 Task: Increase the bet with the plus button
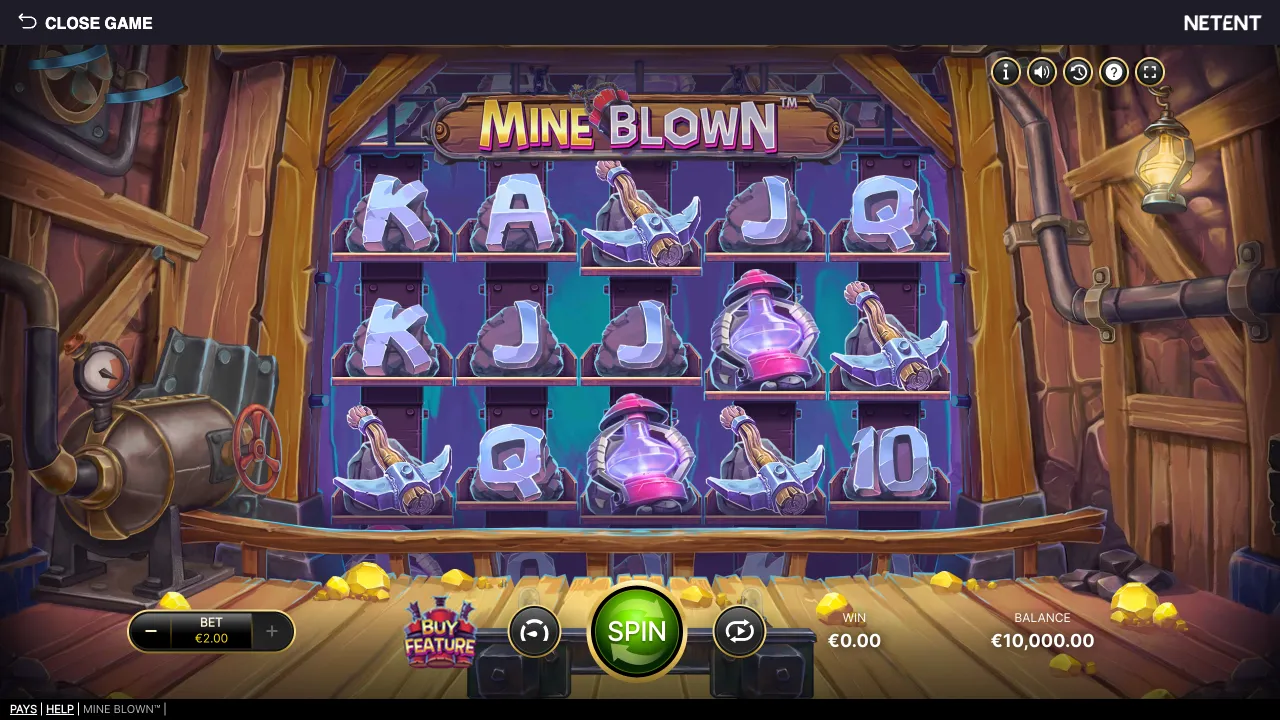point(271,631)
